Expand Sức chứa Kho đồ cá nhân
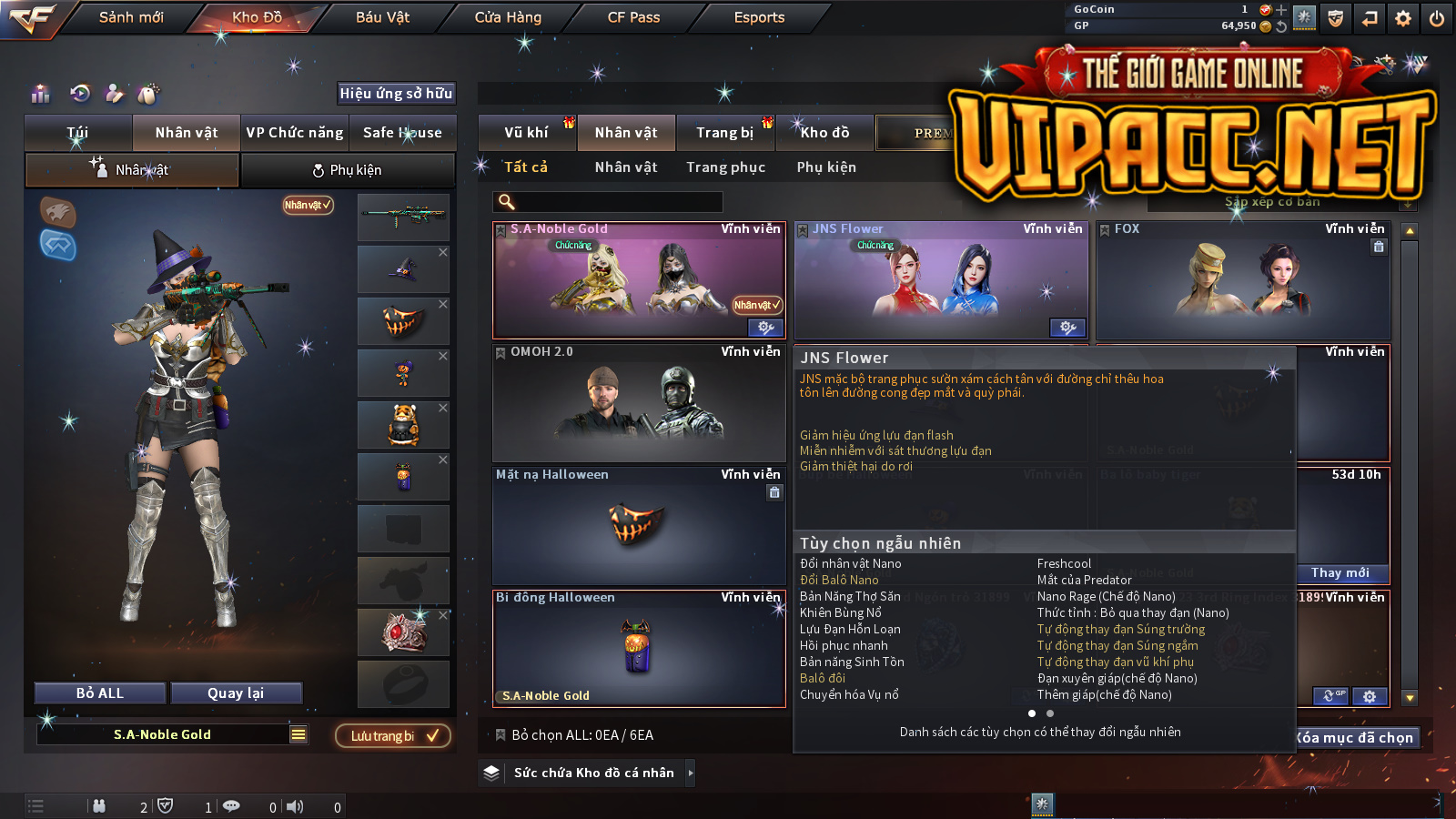 (x=593, y=773)
